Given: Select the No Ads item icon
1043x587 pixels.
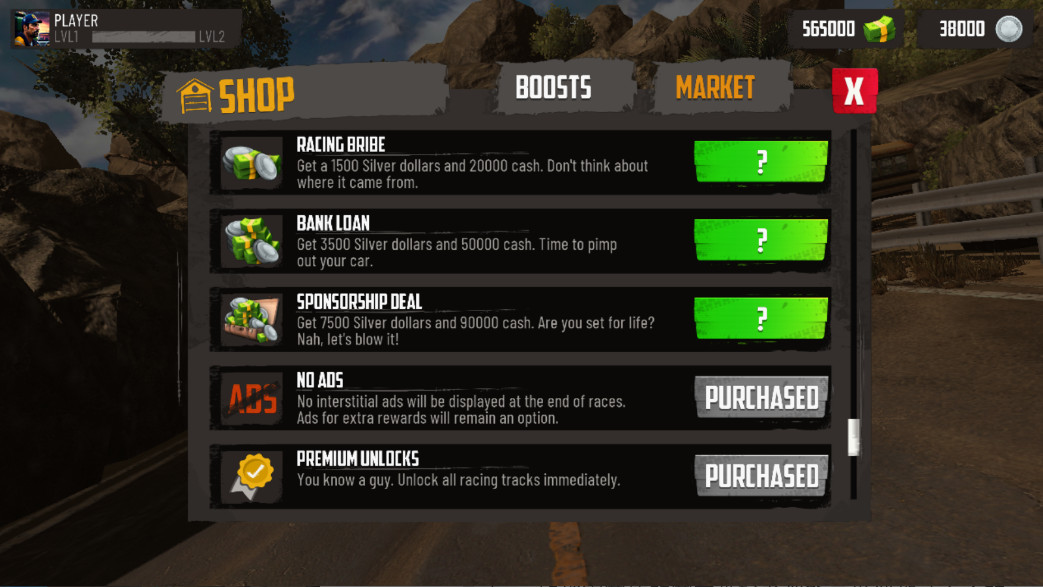Looking at the screenshot, I should point(252,398).
